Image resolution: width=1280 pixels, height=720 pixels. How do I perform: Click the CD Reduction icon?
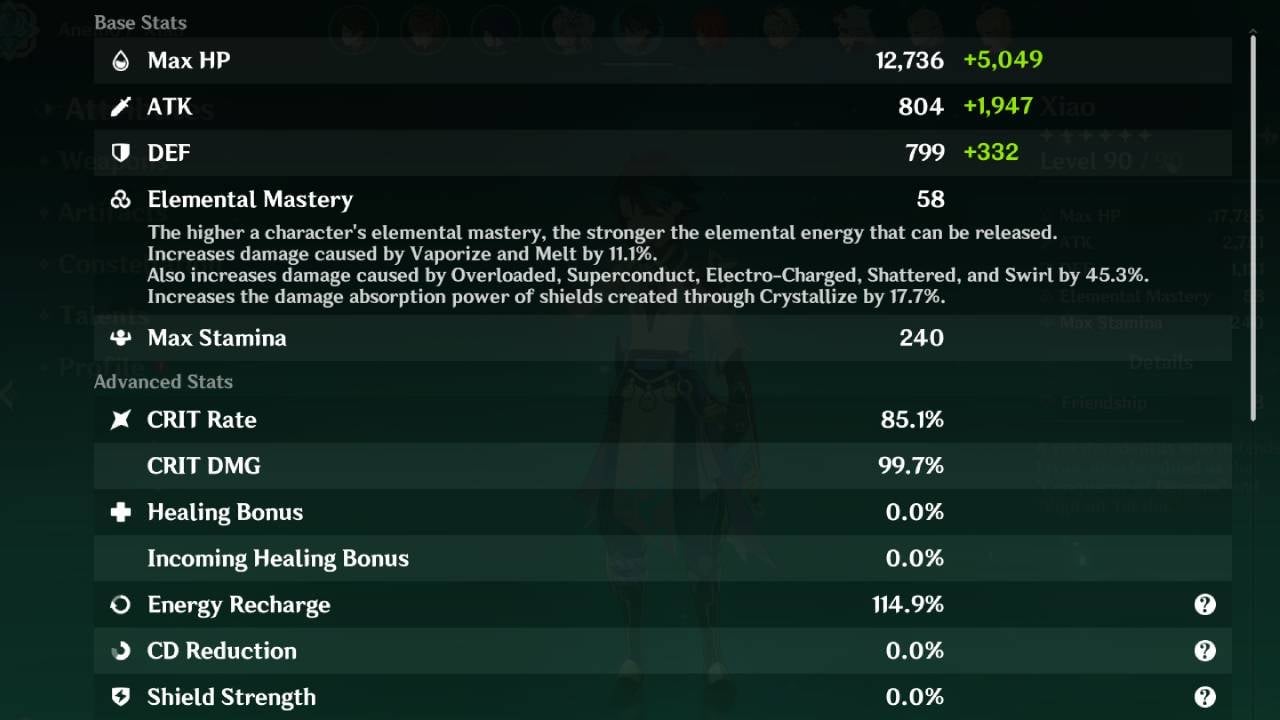tap(119, 651)
